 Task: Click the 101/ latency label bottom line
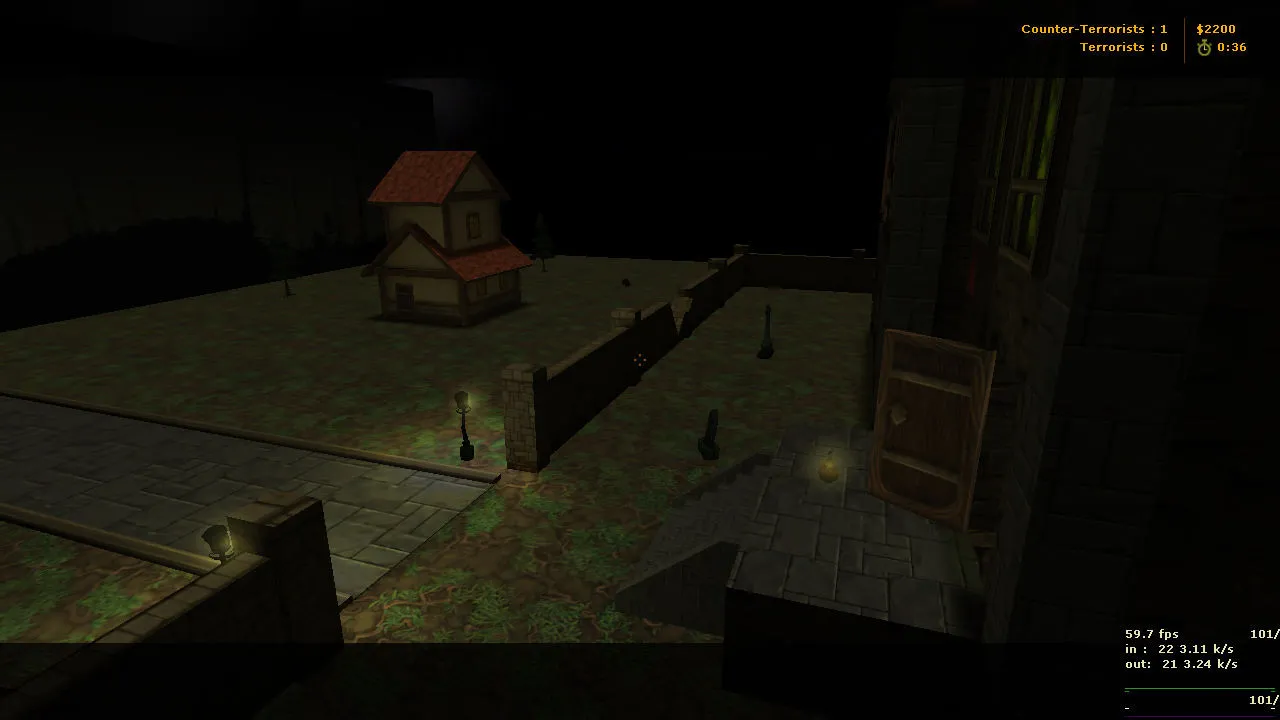click(x=1262, y=700)
